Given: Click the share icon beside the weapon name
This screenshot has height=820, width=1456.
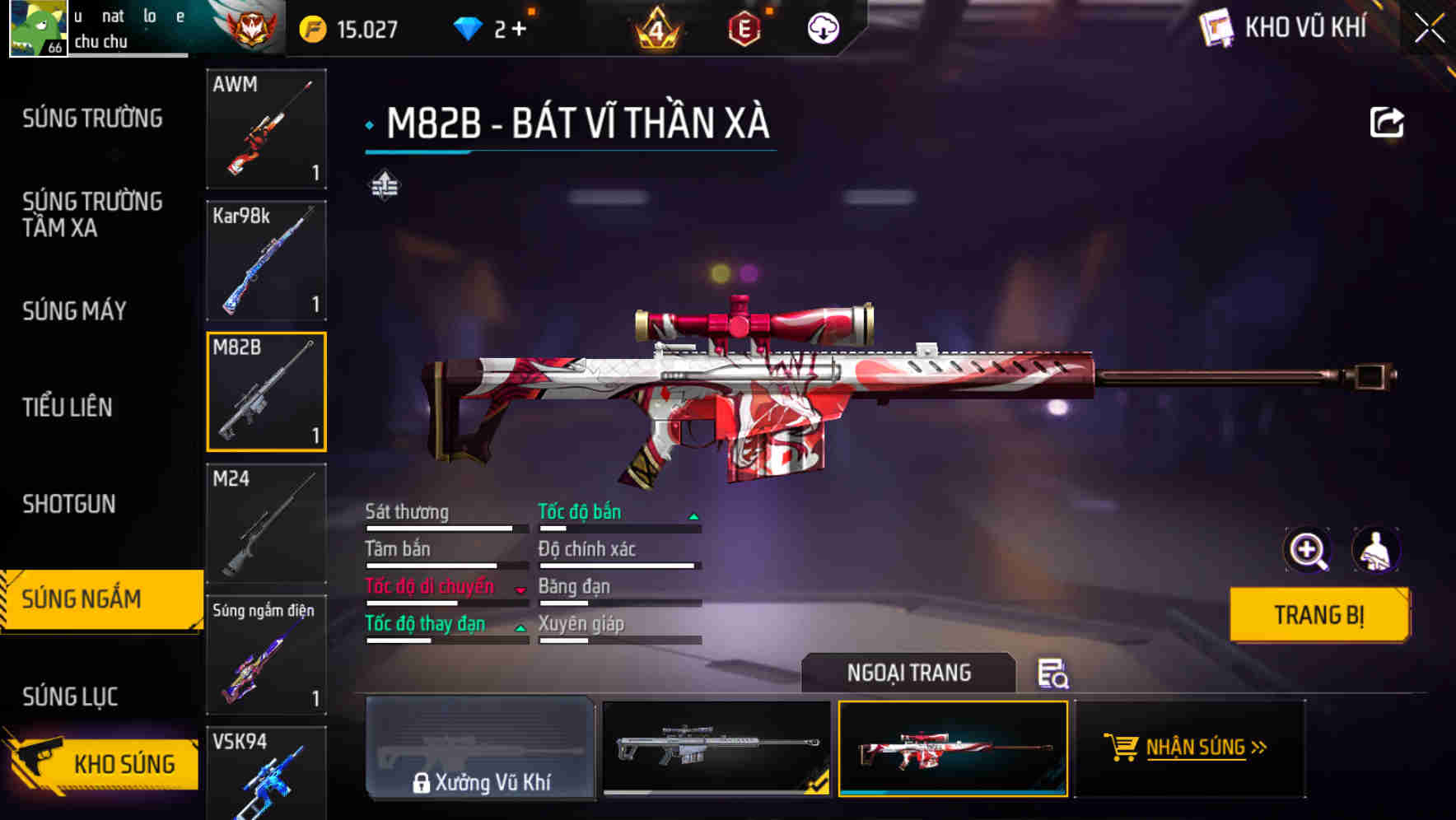Looking at the screenshot, I should pos(1387,122).
